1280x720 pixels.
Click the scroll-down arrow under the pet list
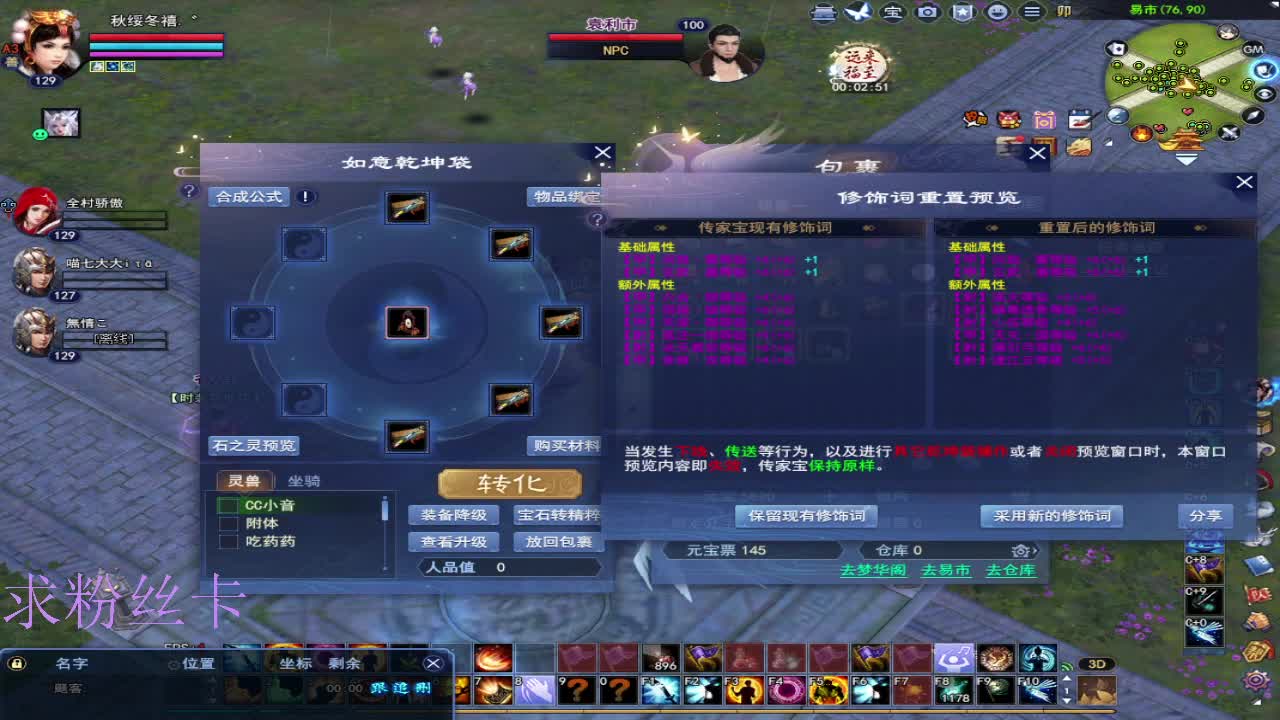click(384, 568)
